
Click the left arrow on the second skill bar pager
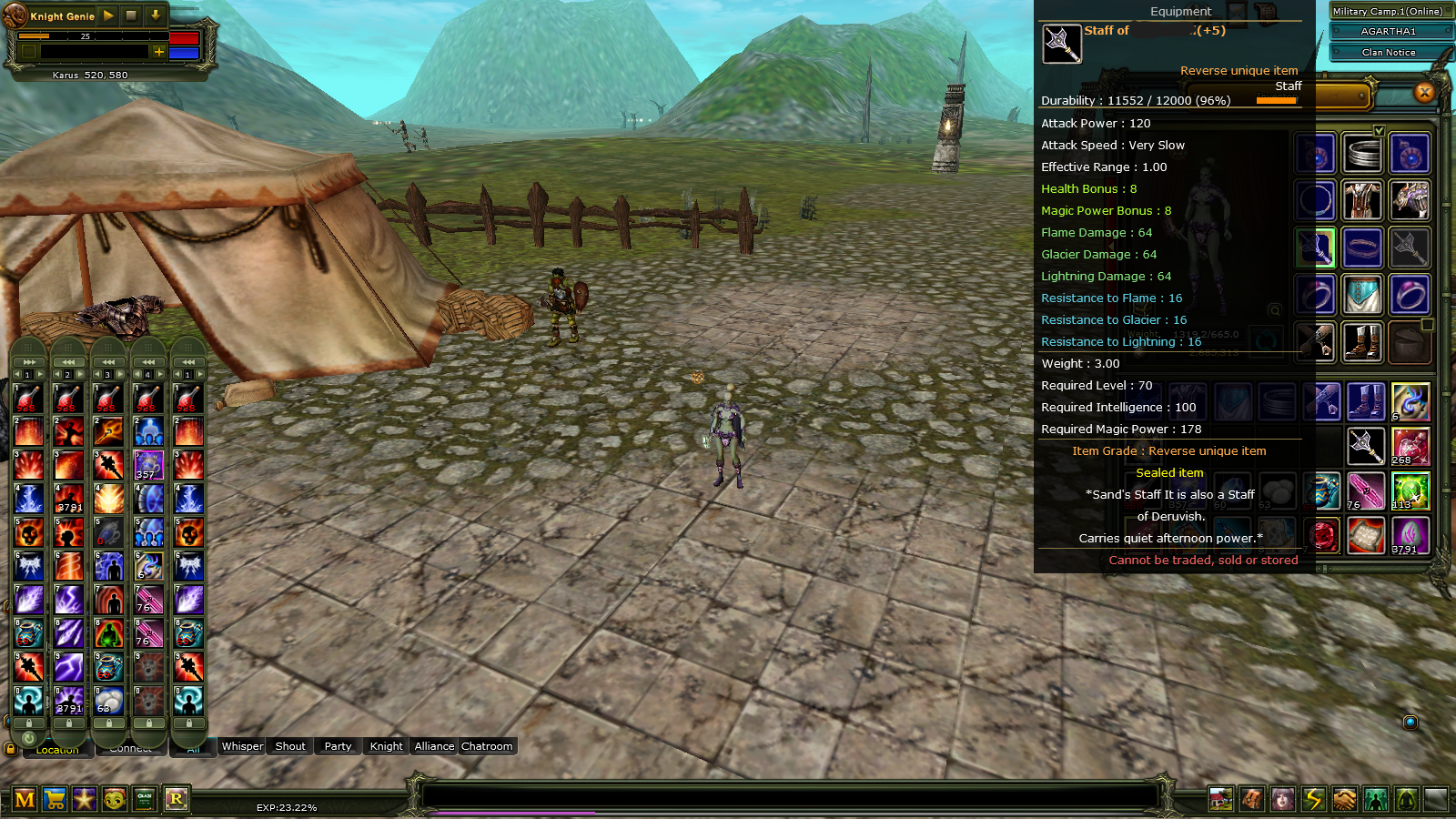click(56, 374)
